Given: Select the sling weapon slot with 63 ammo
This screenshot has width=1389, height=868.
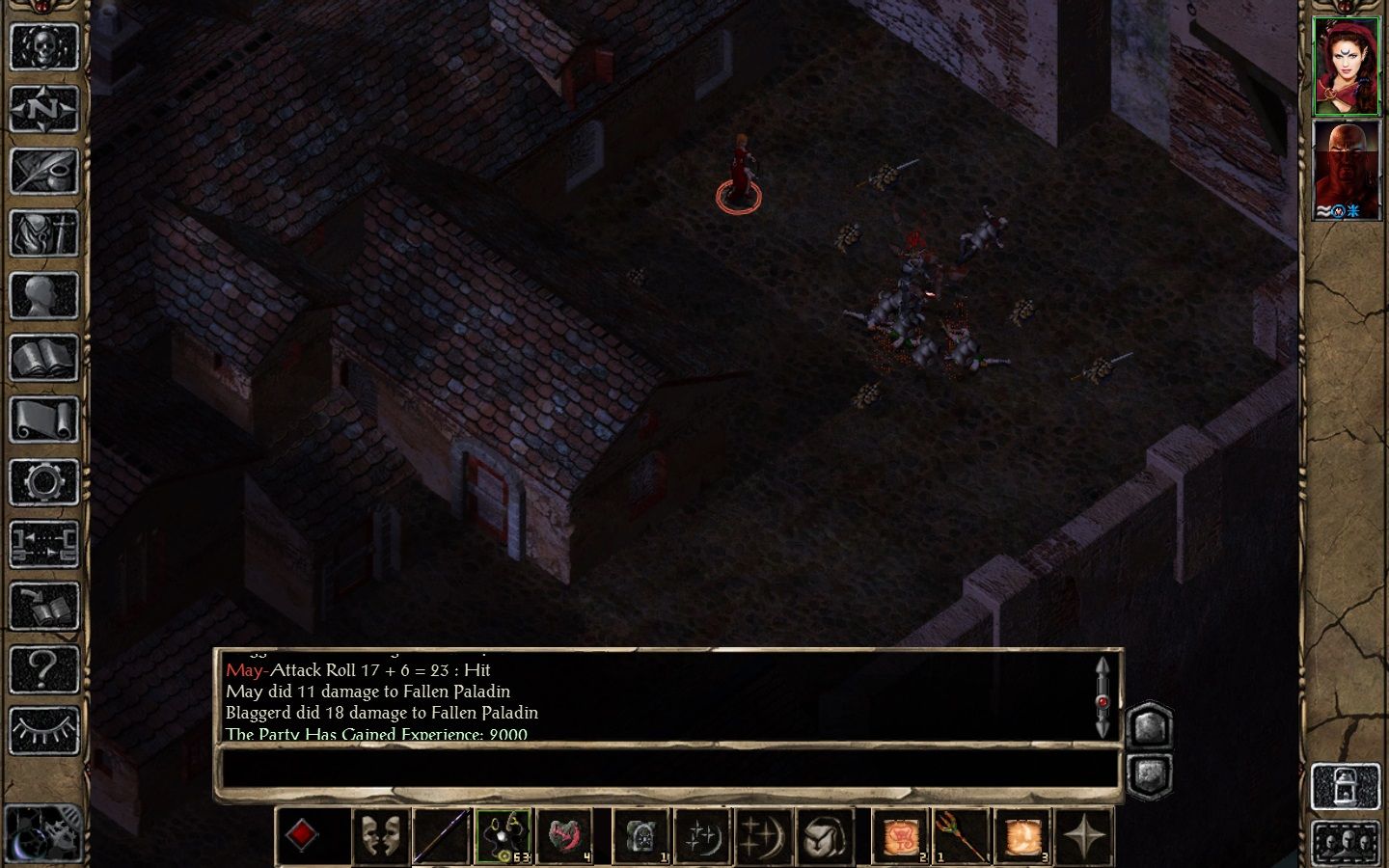Looking at the screenshot, I should coord(503,835).
